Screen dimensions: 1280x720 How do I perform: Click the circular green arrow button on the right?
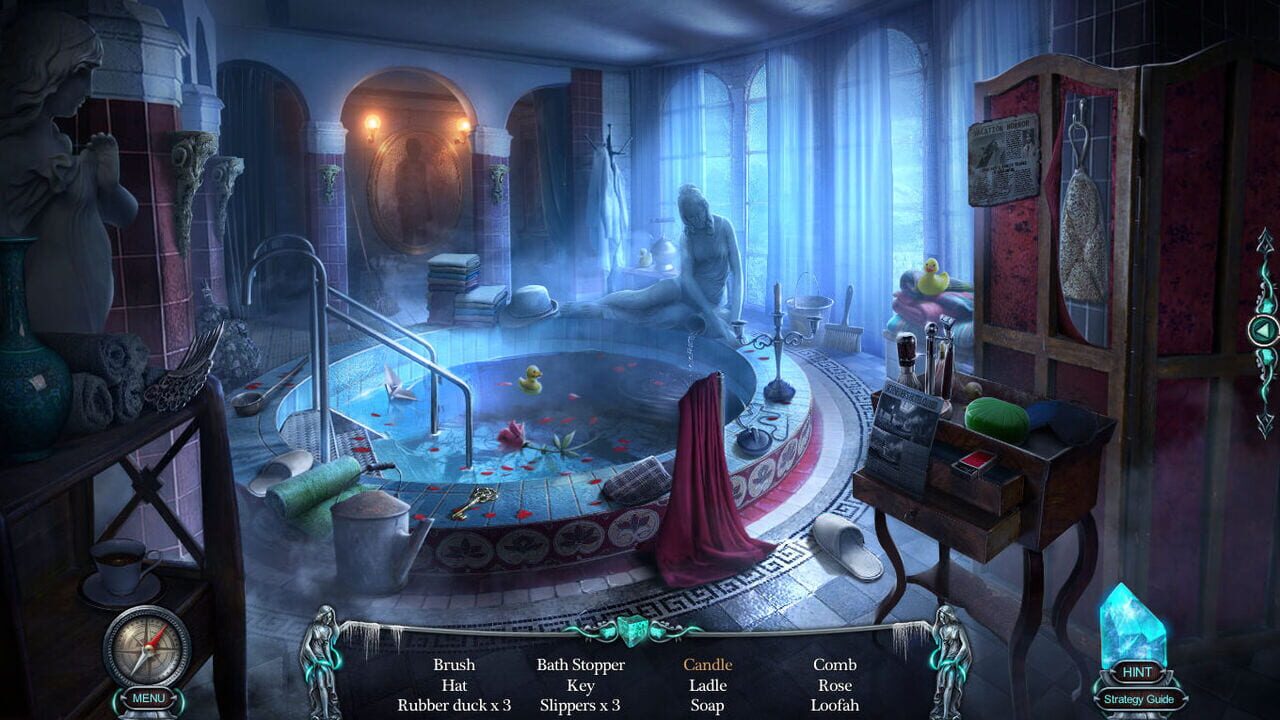point(1261,330)
